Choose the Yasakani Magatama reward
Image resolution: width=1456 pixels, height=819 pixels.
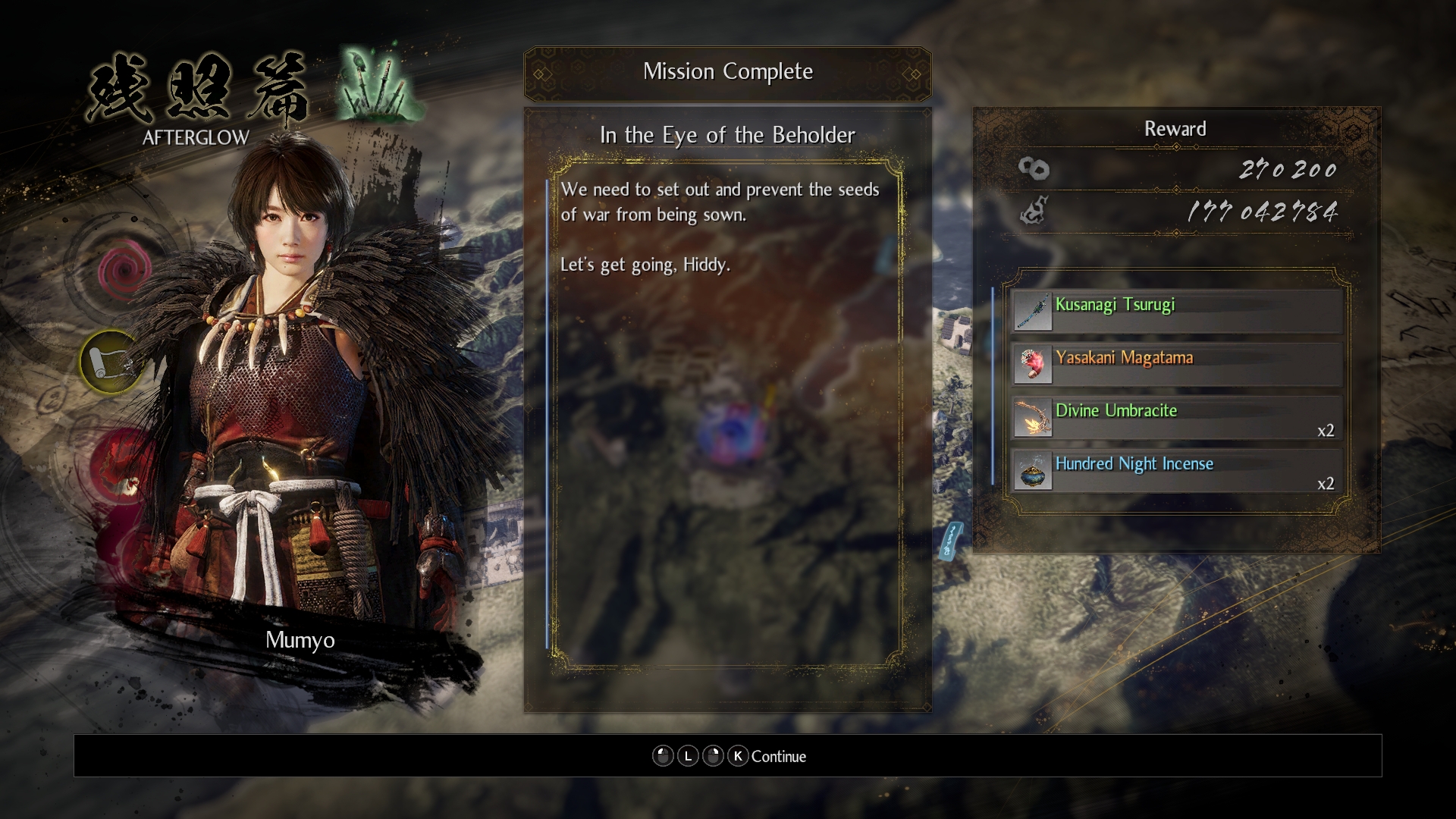(x=1176, y=364)
